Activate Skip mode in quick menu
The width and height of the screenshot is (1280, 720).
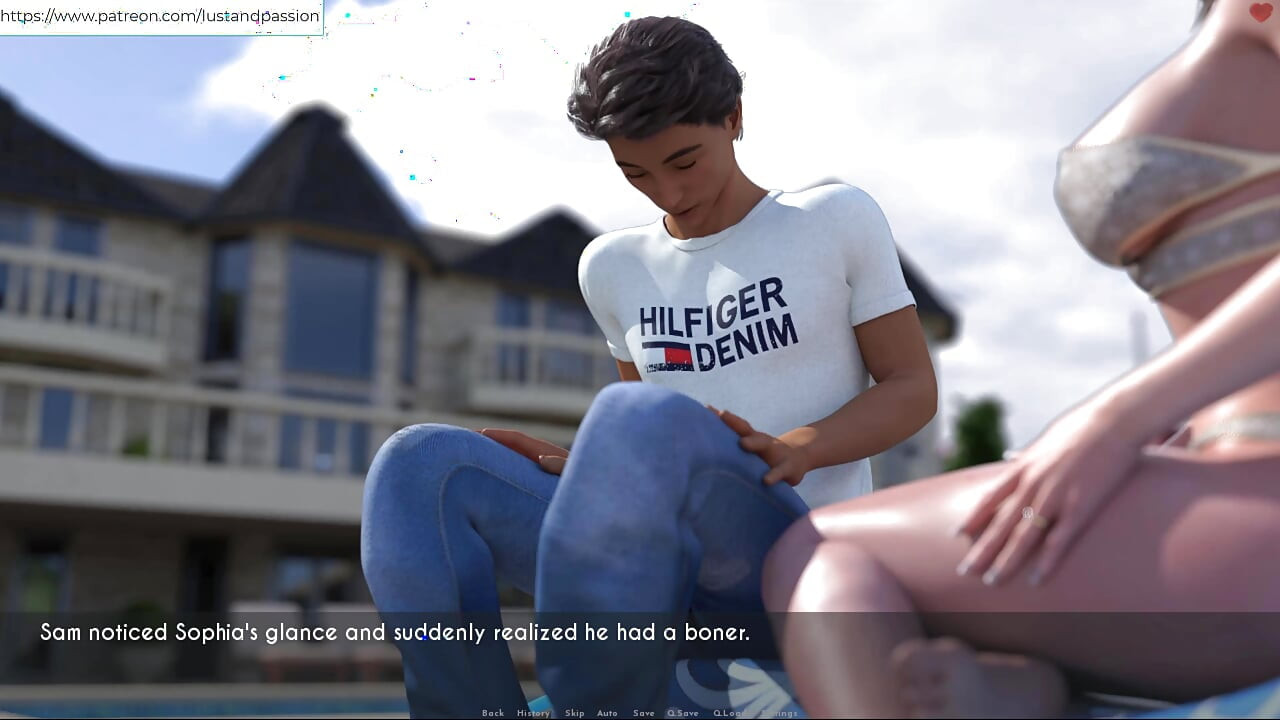coord(574,713)
